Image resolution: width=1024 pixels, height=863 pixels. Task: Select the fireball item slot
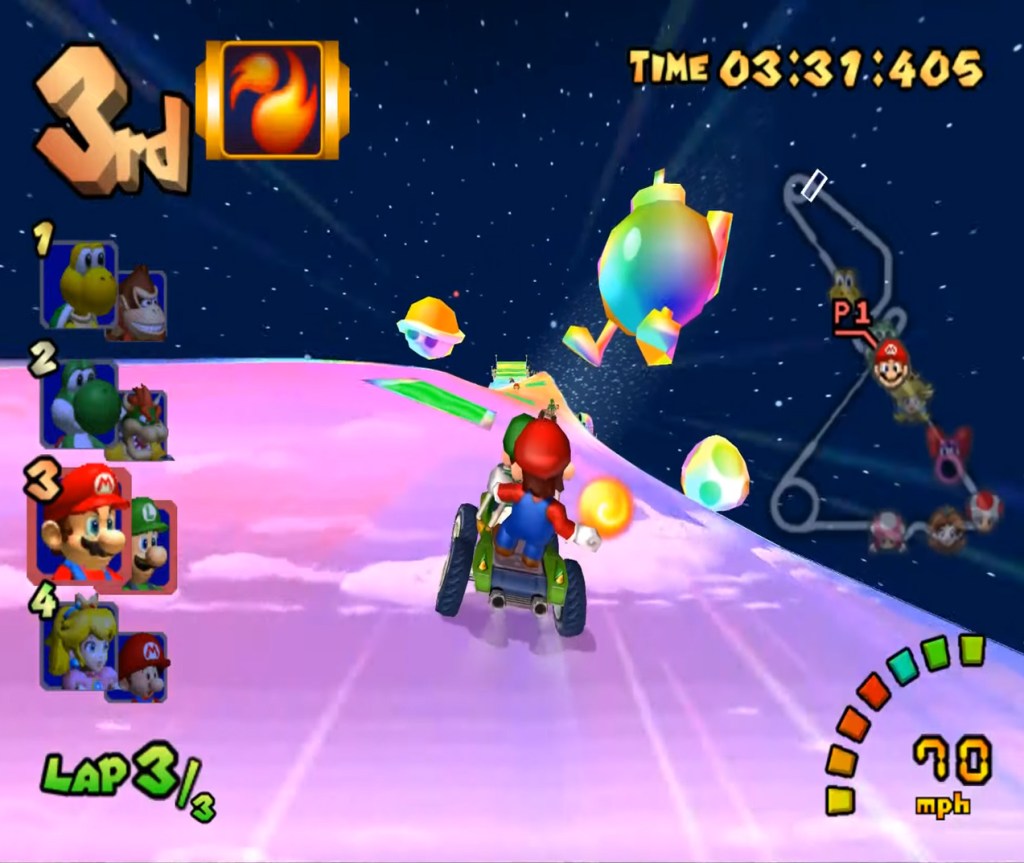[272, 99]
